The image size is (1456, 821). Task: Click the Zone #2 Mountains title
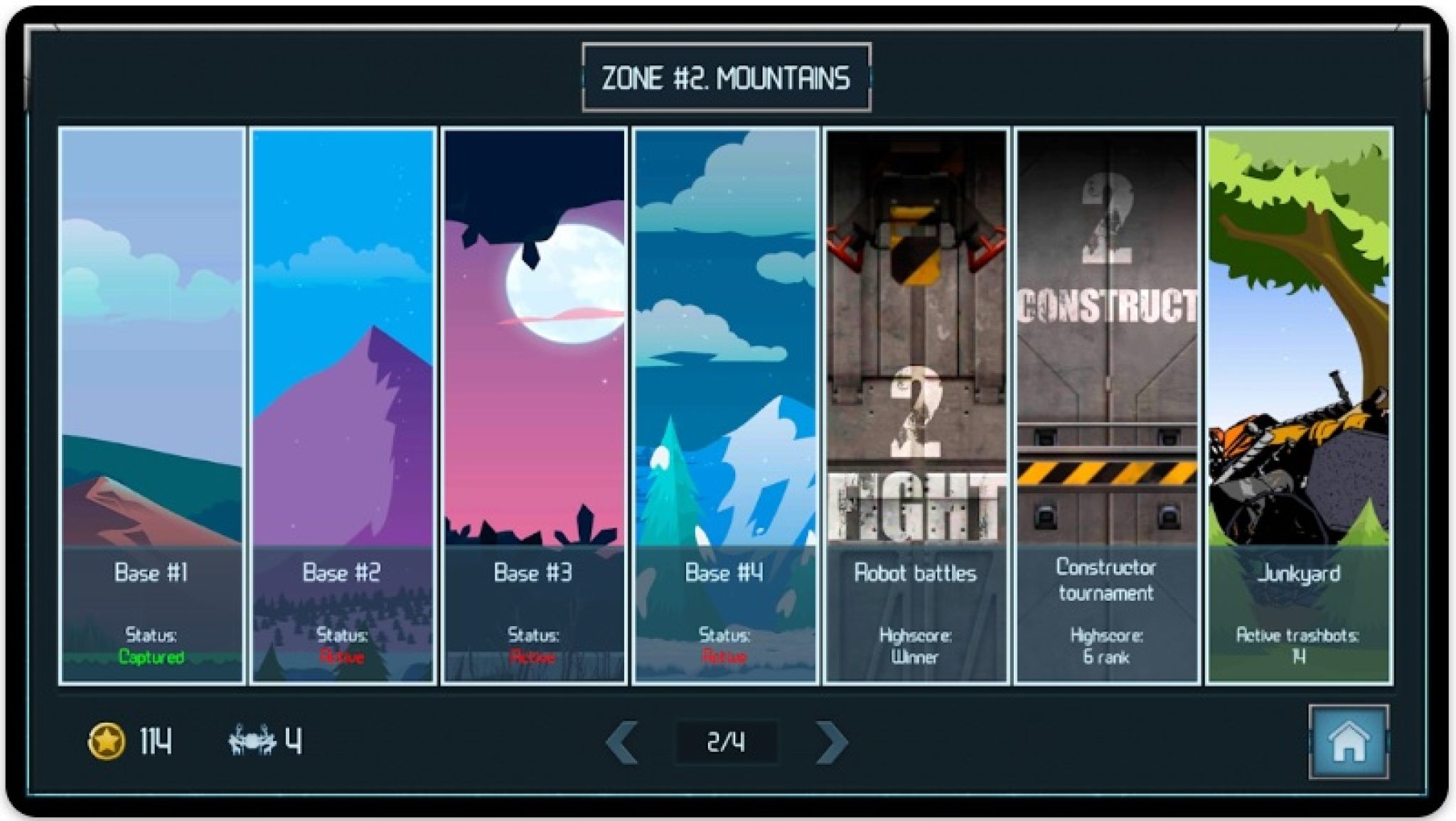727,77
